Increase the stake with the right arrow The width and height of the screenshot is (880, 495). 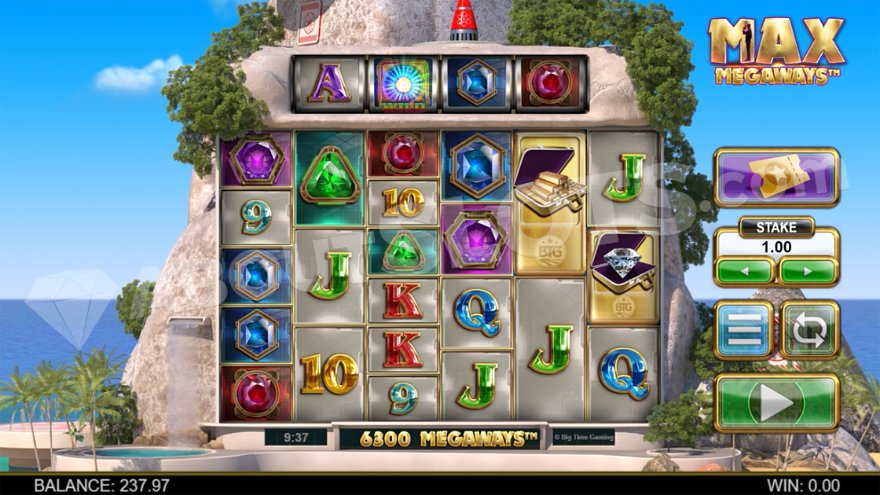(808, 271)
